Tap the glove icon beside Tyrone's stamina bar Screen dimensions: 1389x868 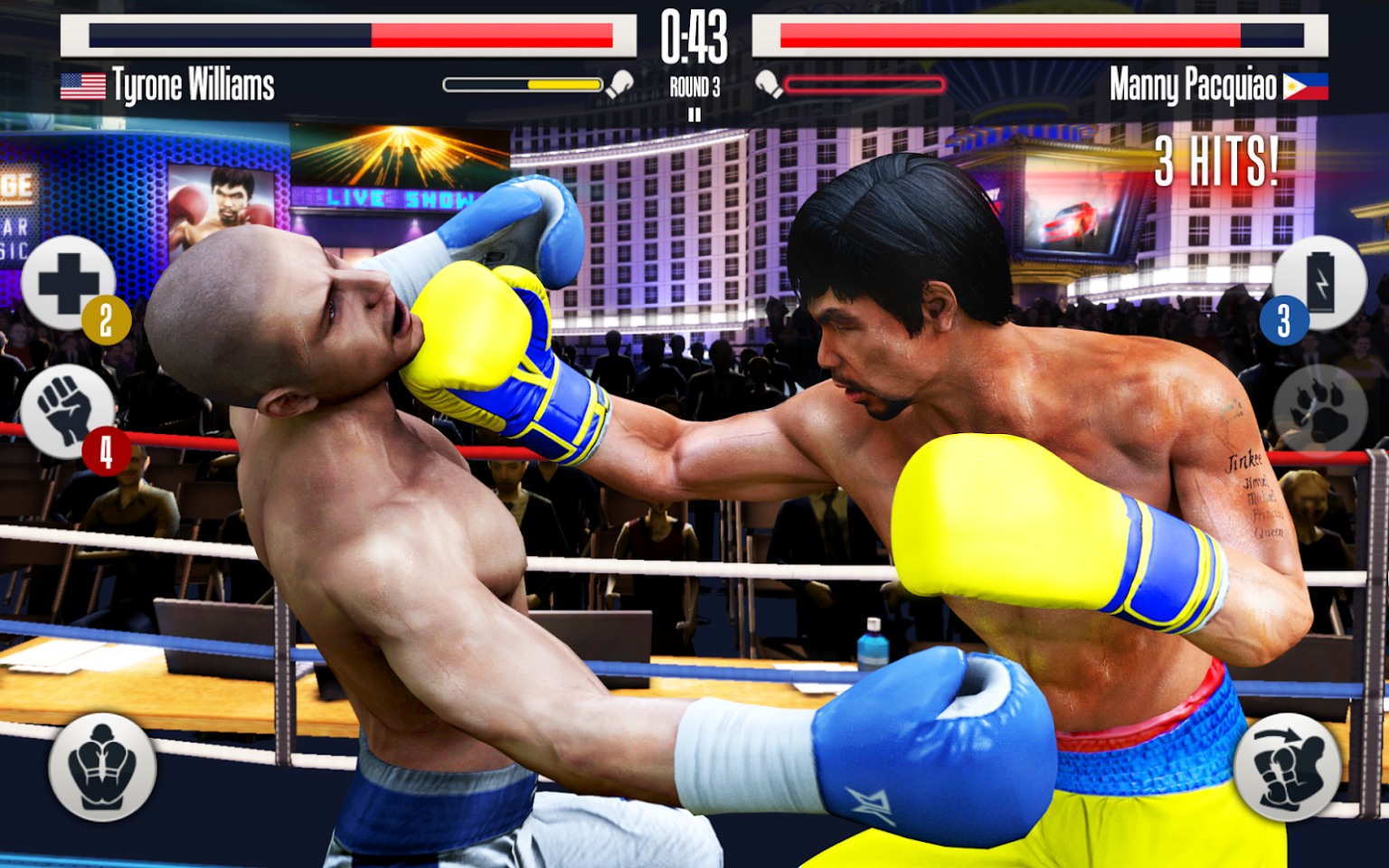tap(619, 83)
